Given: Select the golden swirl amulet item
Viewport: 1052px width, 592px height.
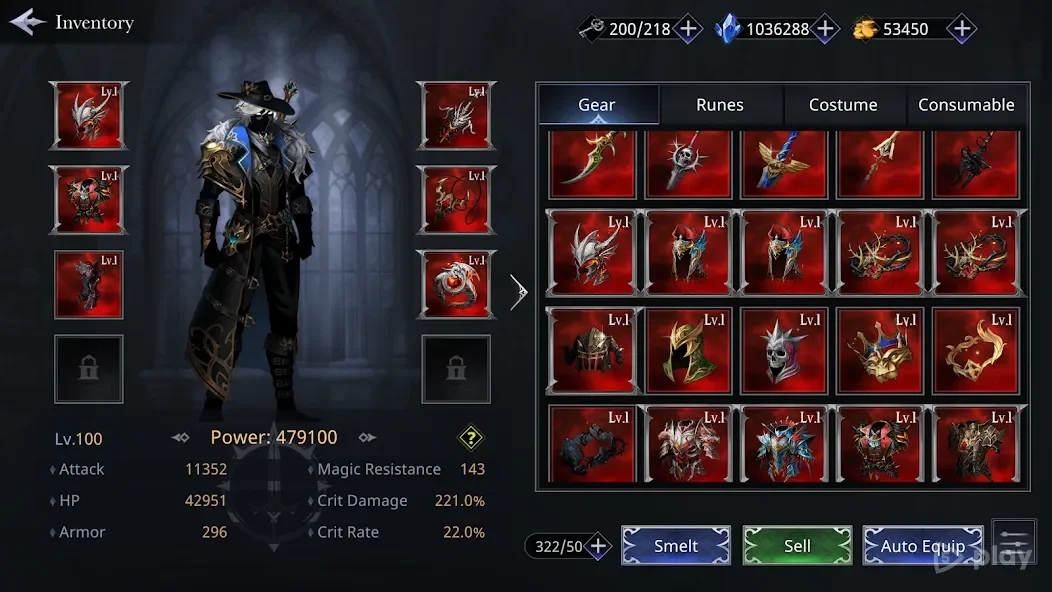Looking at the screenshot, I should click(976, 351).
